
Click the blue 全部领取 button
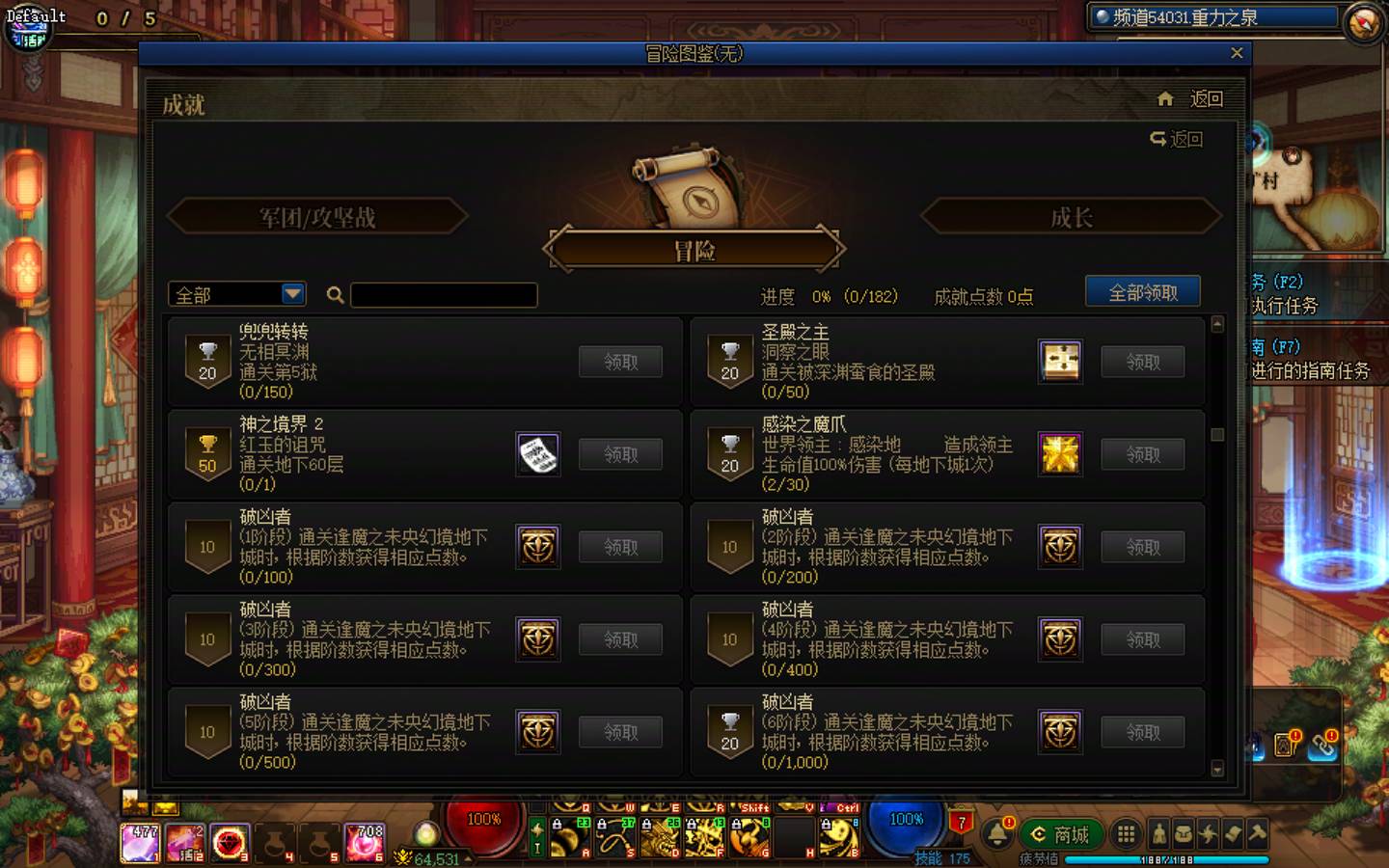[x=1144, y=290]
